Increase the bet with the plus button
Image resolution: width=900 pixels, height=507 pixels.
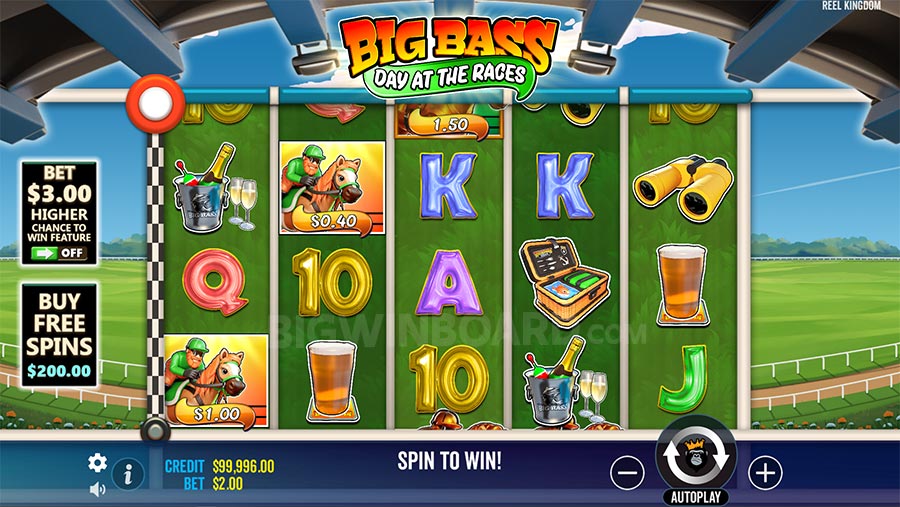pos(765,472)
